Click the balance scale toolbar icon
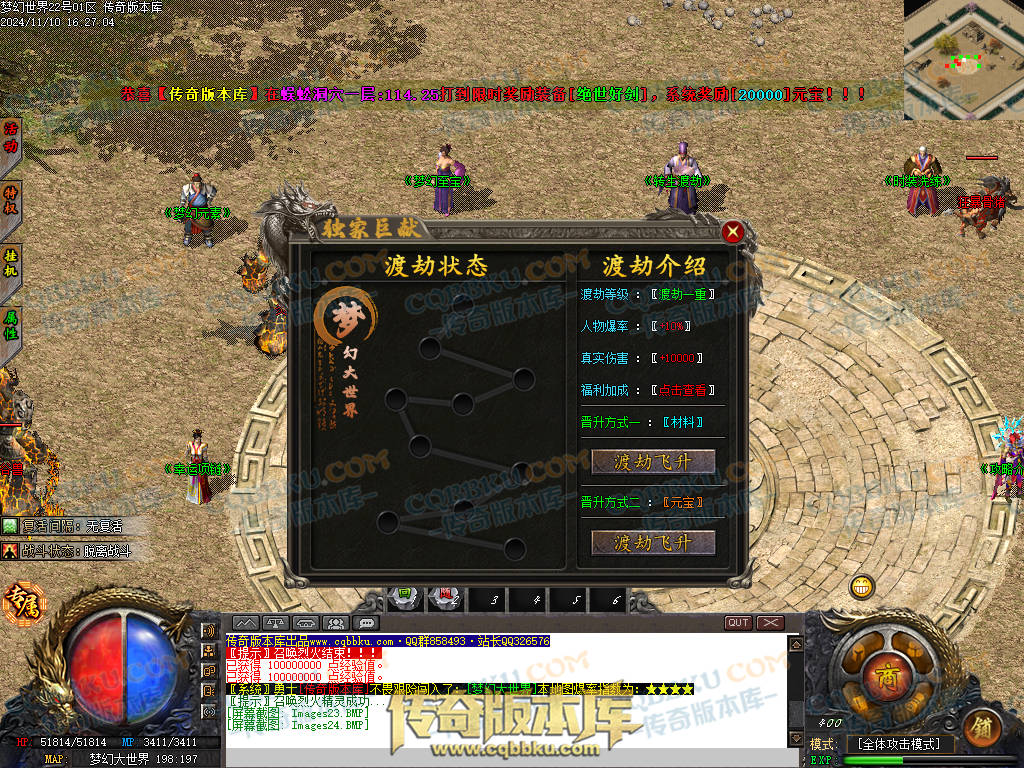This screenshot has height=768, width=1024. point(276,623)
